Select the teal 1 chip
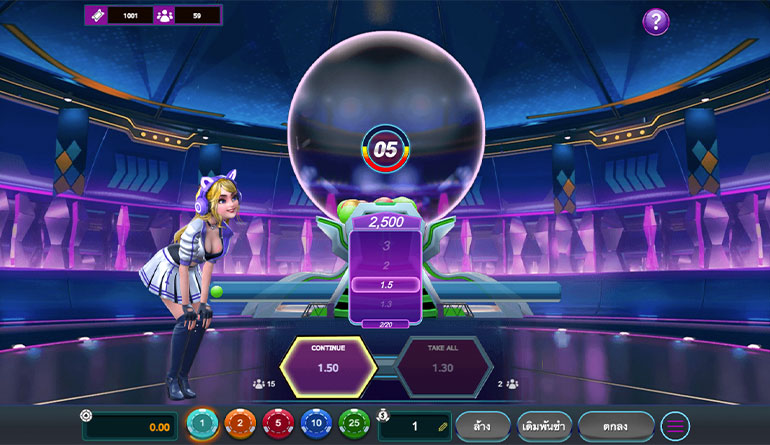This screenshot has height=445, width=770. pos(202,425)
